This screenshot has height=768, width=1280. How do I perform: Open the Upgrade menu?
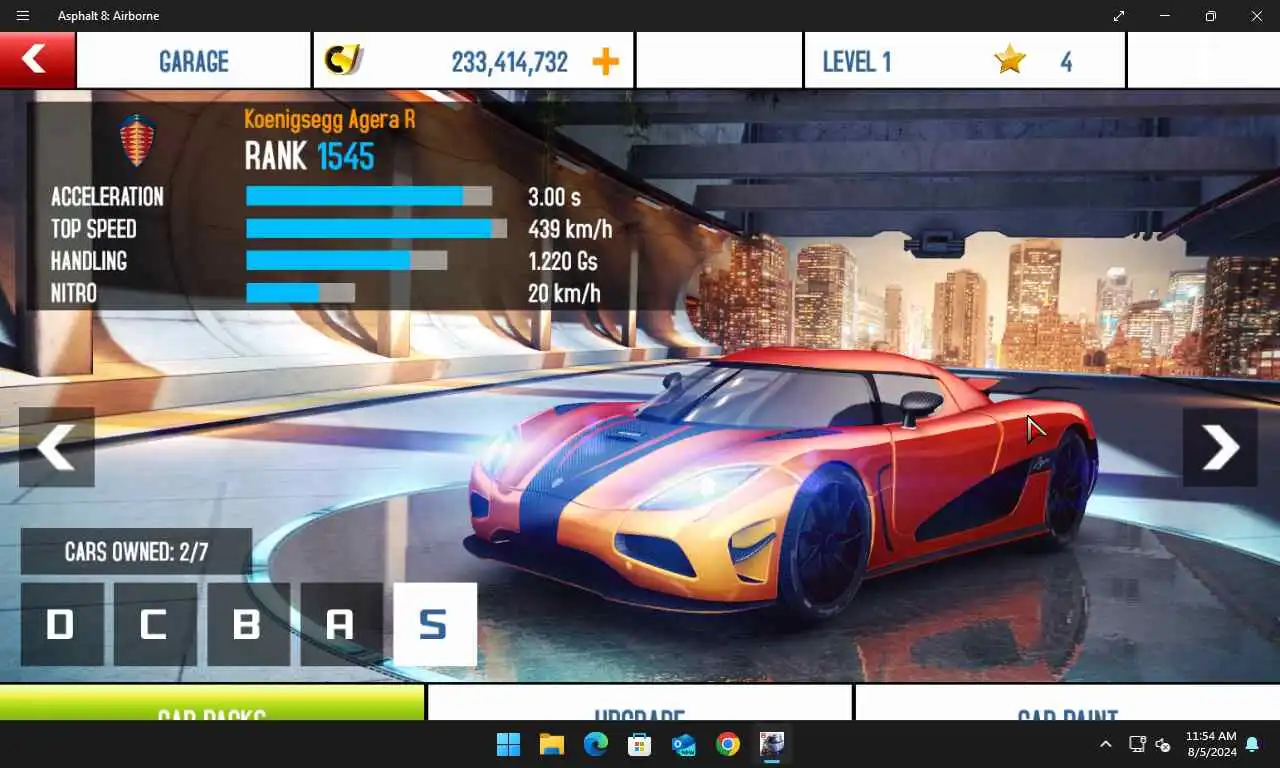point(639,704)
